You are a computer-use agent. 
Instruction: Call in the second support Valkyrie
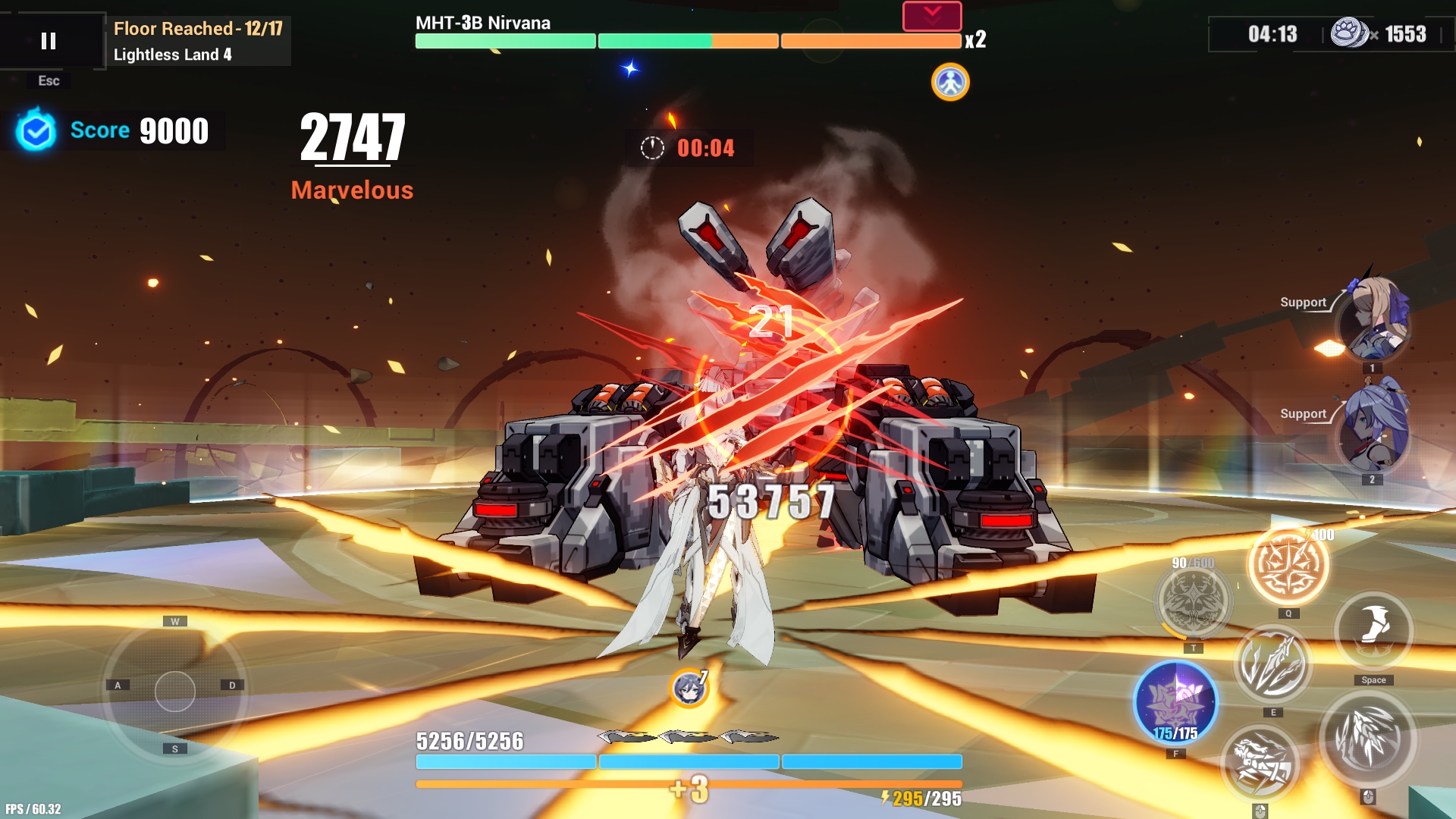point(1373,431)
